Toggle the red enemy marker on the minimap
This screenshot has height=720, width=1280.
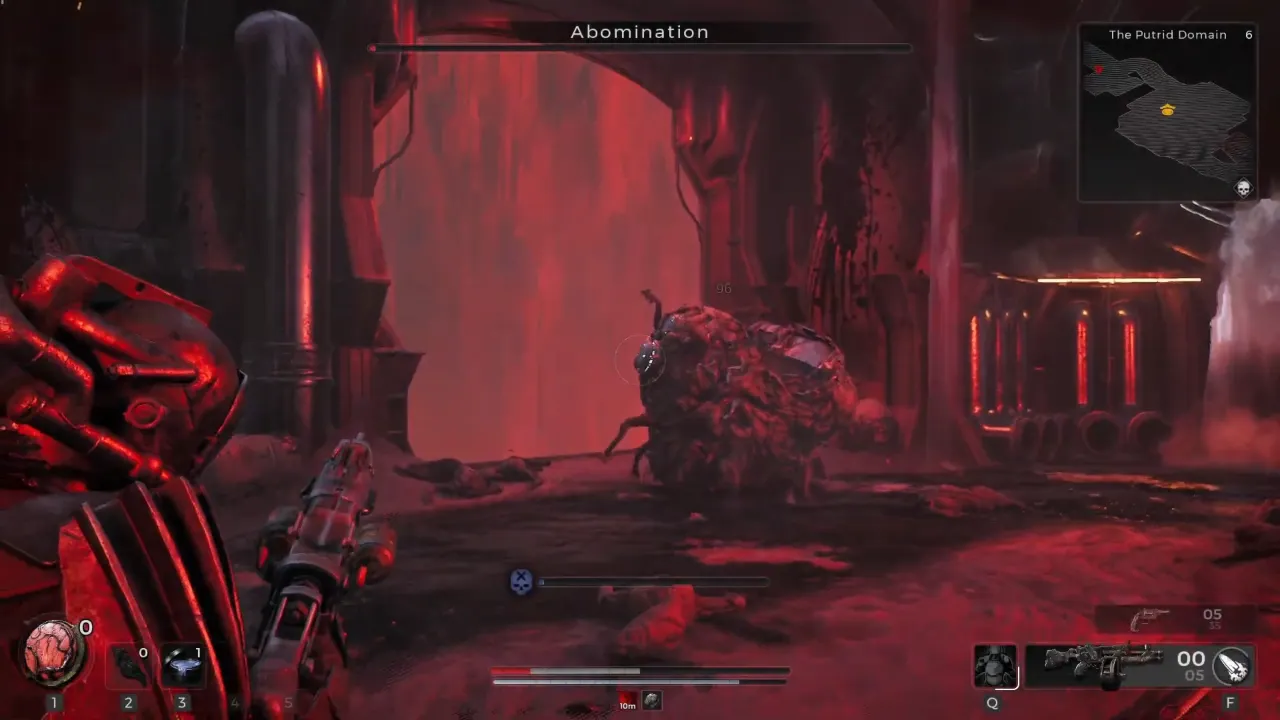(x=1098, y=69)
